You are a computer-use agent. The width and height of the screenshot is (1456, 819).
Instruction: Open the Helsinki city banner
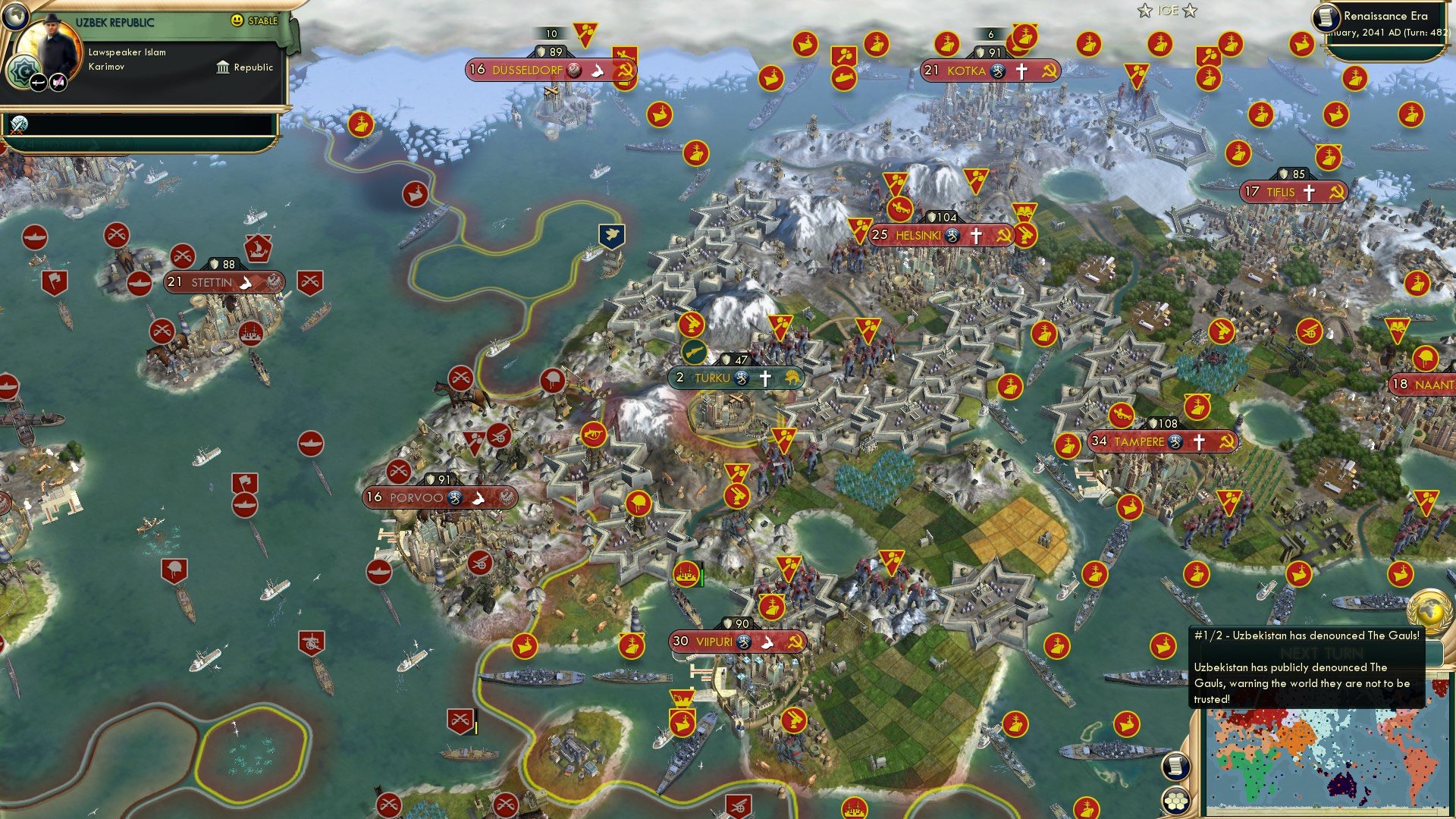point(940,235)
